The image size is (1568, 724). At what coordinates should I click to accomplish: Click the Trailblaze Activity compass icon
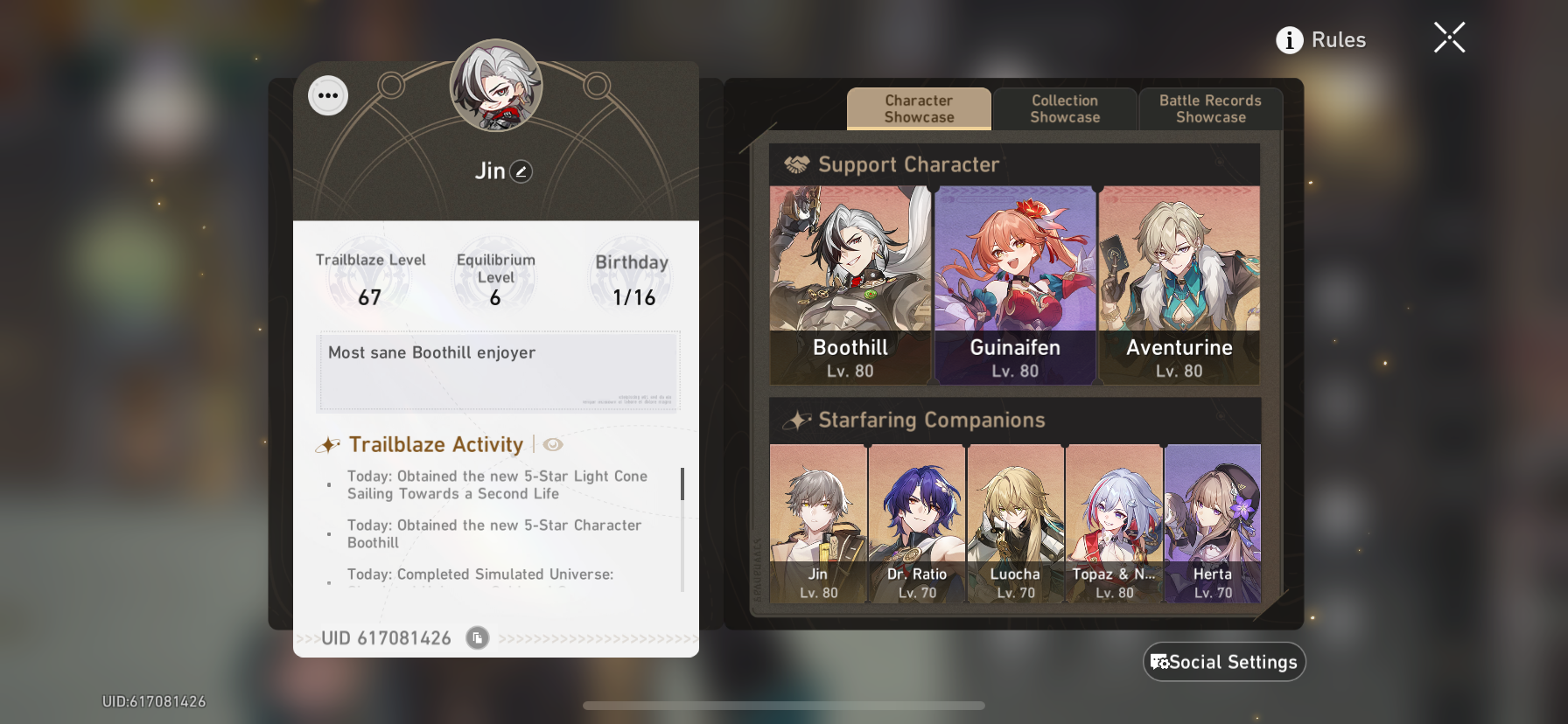(x=327, y=444)
